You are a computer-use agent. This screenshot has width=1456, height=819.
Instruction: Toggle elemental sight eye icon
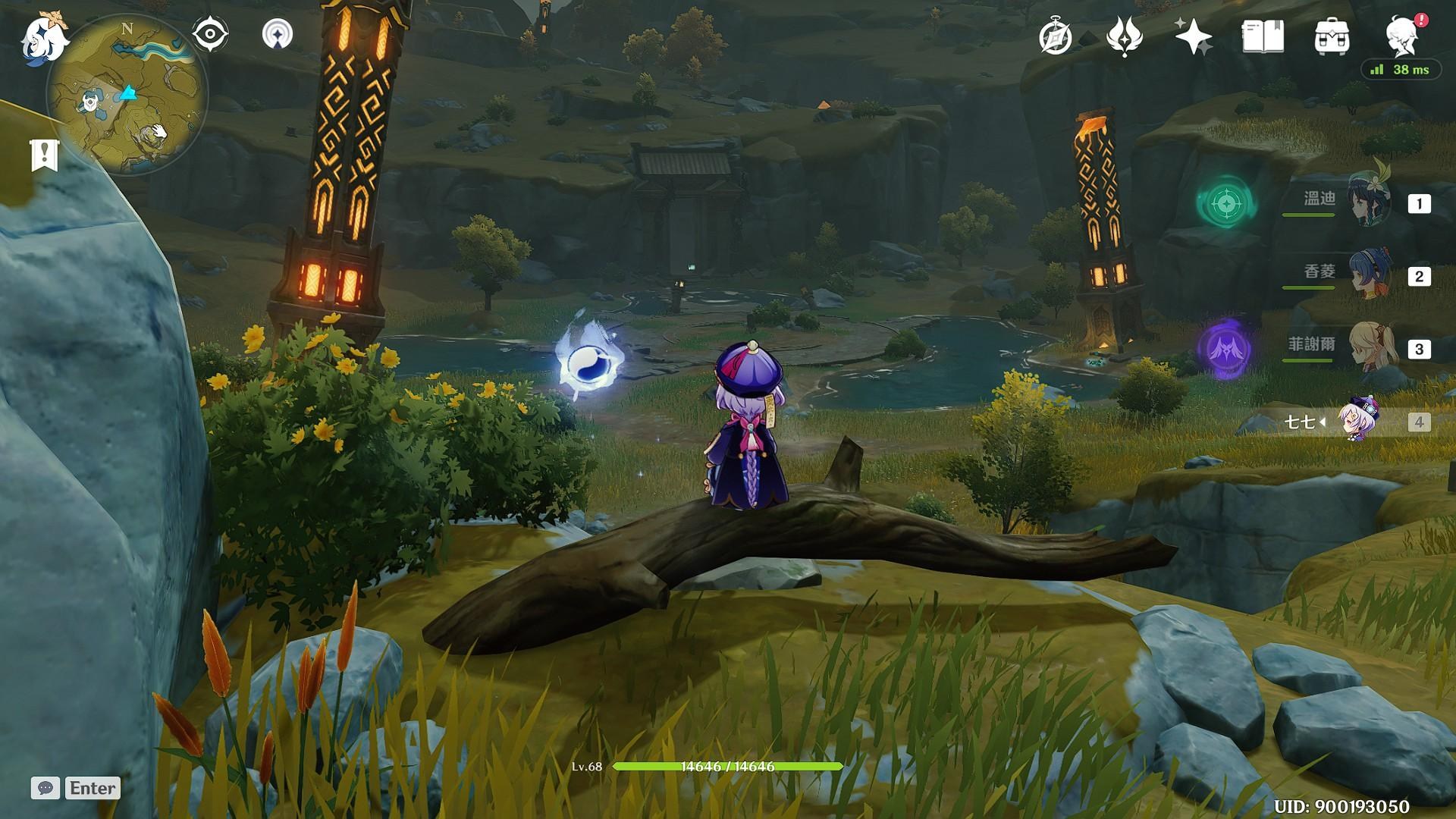click(210, 35)
